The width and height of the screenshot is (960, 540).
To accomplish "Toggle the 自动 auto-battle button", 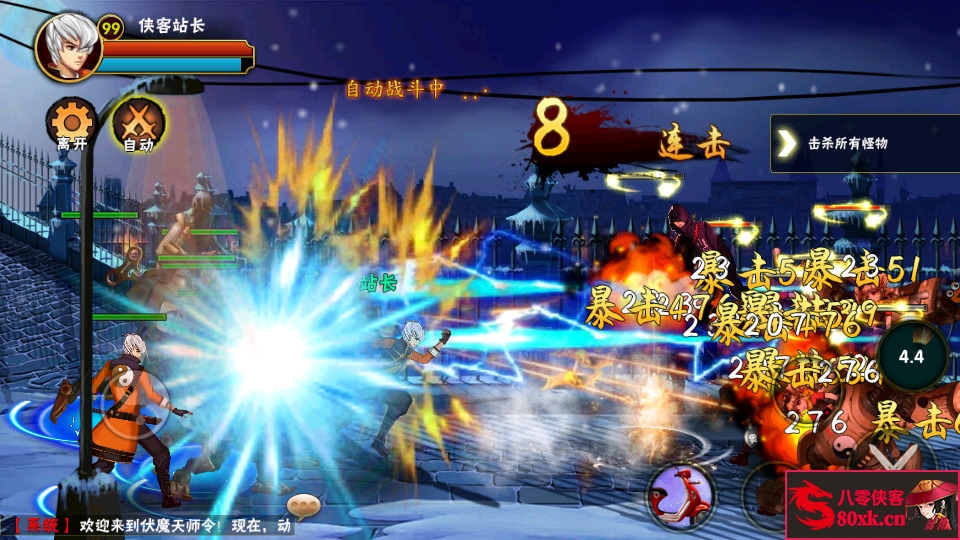I will coord(138,124).
